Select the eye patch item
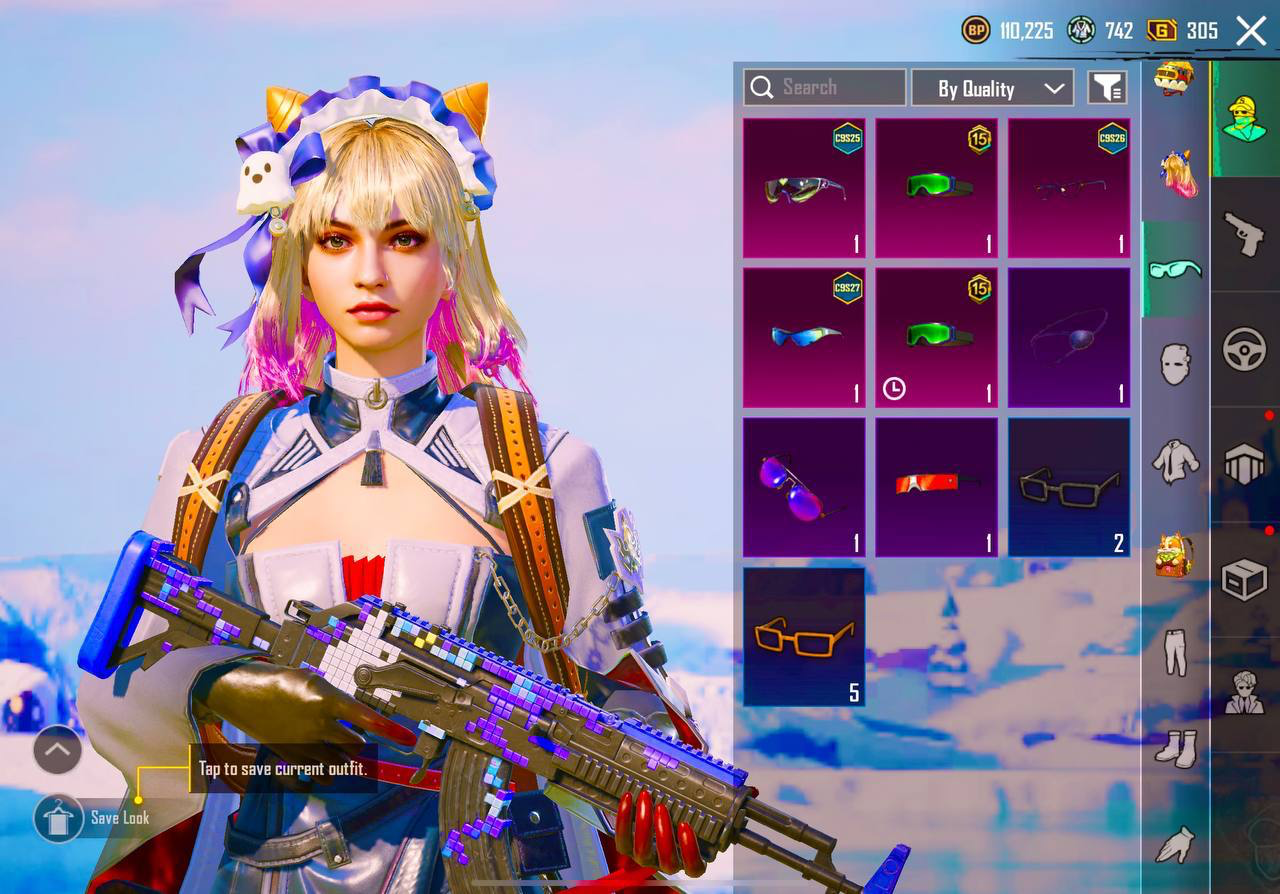Screen dimensions: 1280x894 click(x=1069, y=338)
